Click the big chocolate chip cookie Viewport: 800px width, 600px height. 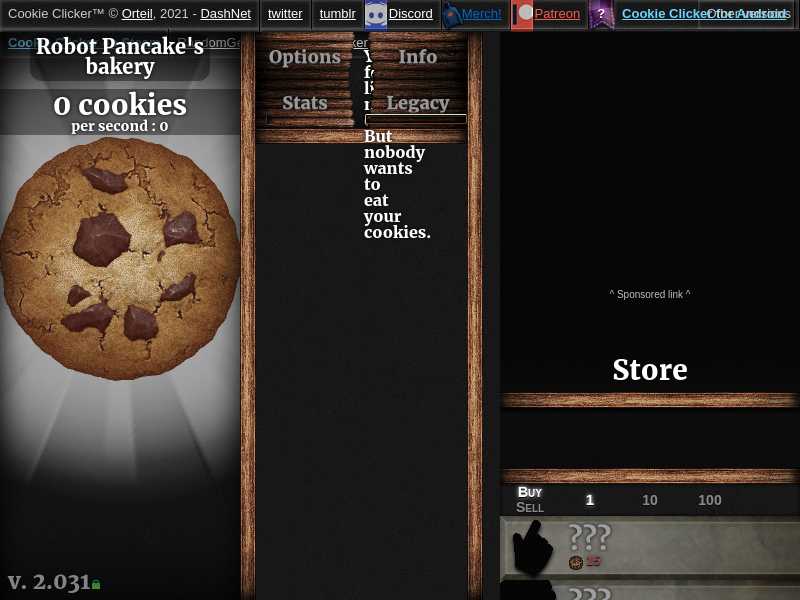pyautogui.click(x=120, y=258)
